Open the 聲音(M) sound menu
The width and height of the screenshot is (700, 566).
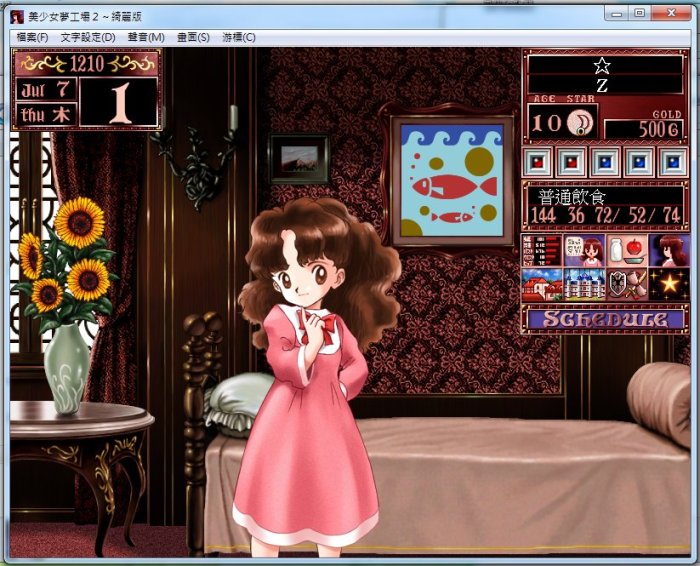(x=146, y=37)
